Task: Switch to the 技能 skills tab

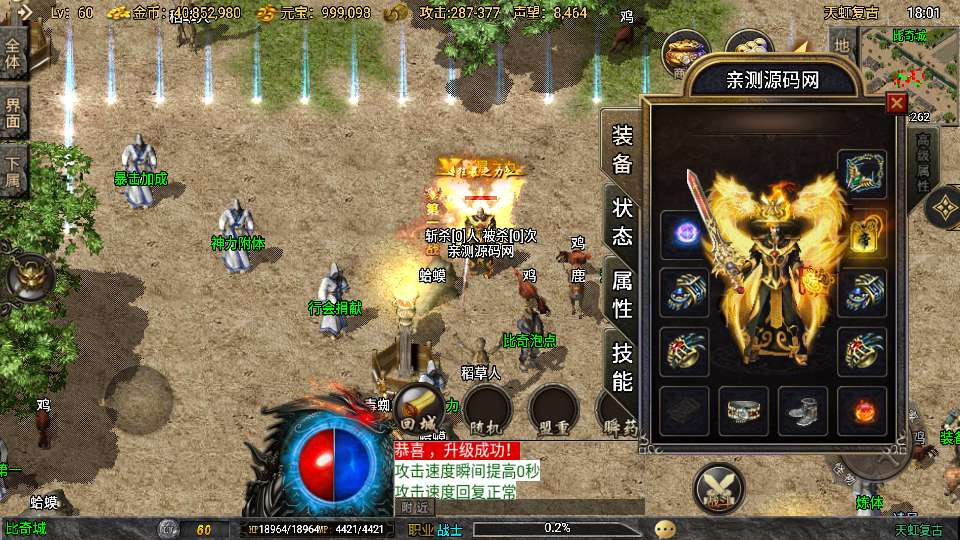Action: [622, 366]
